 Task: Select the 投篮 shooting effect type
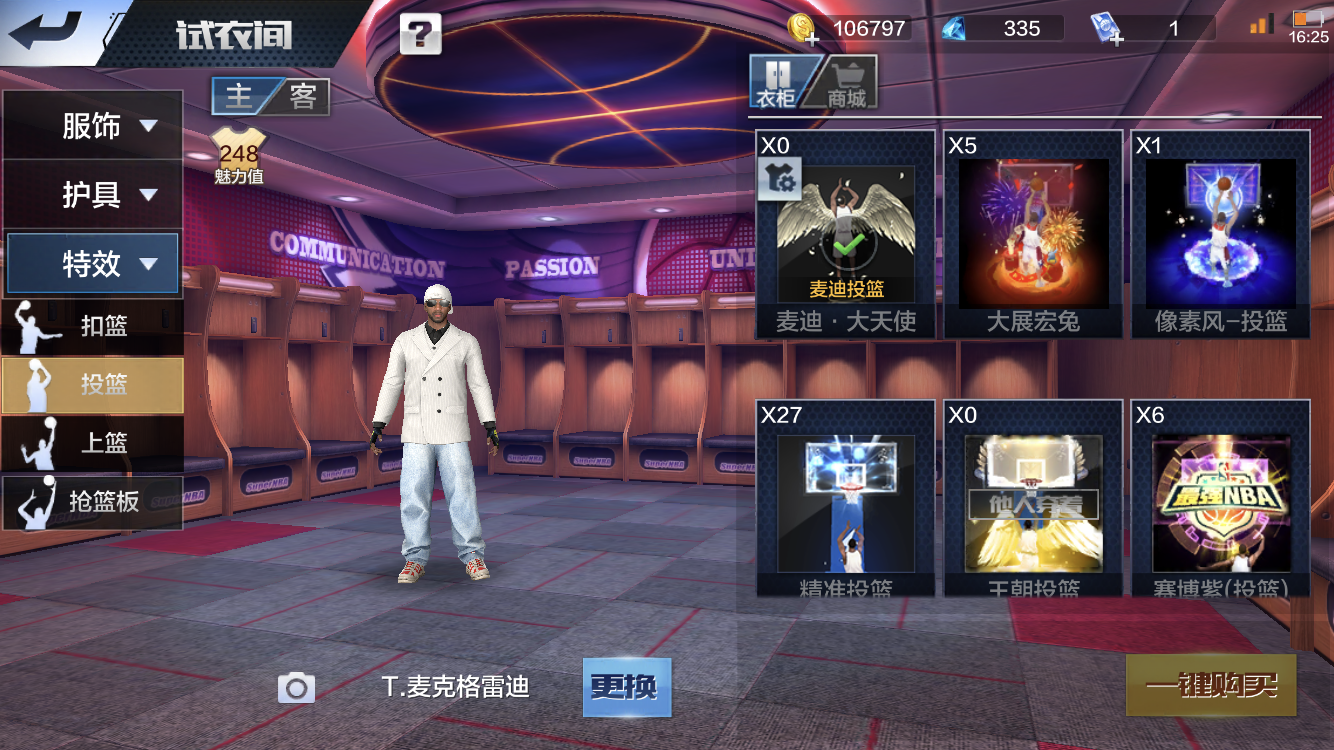point(92,385)
